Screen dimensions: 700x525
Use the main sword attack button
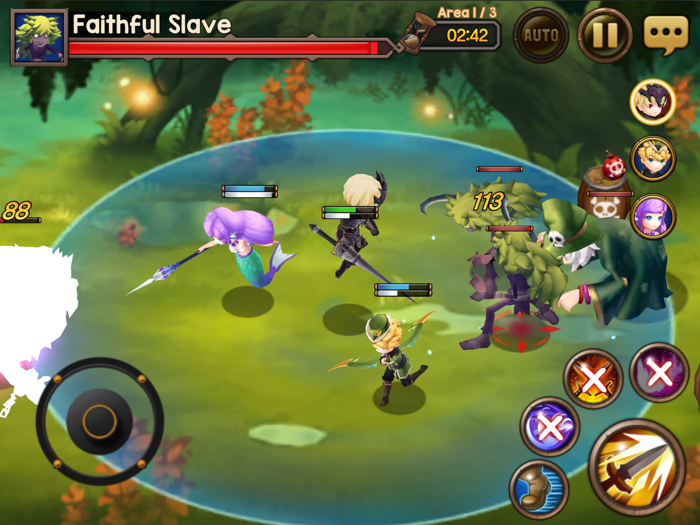(x=636, y=468)
